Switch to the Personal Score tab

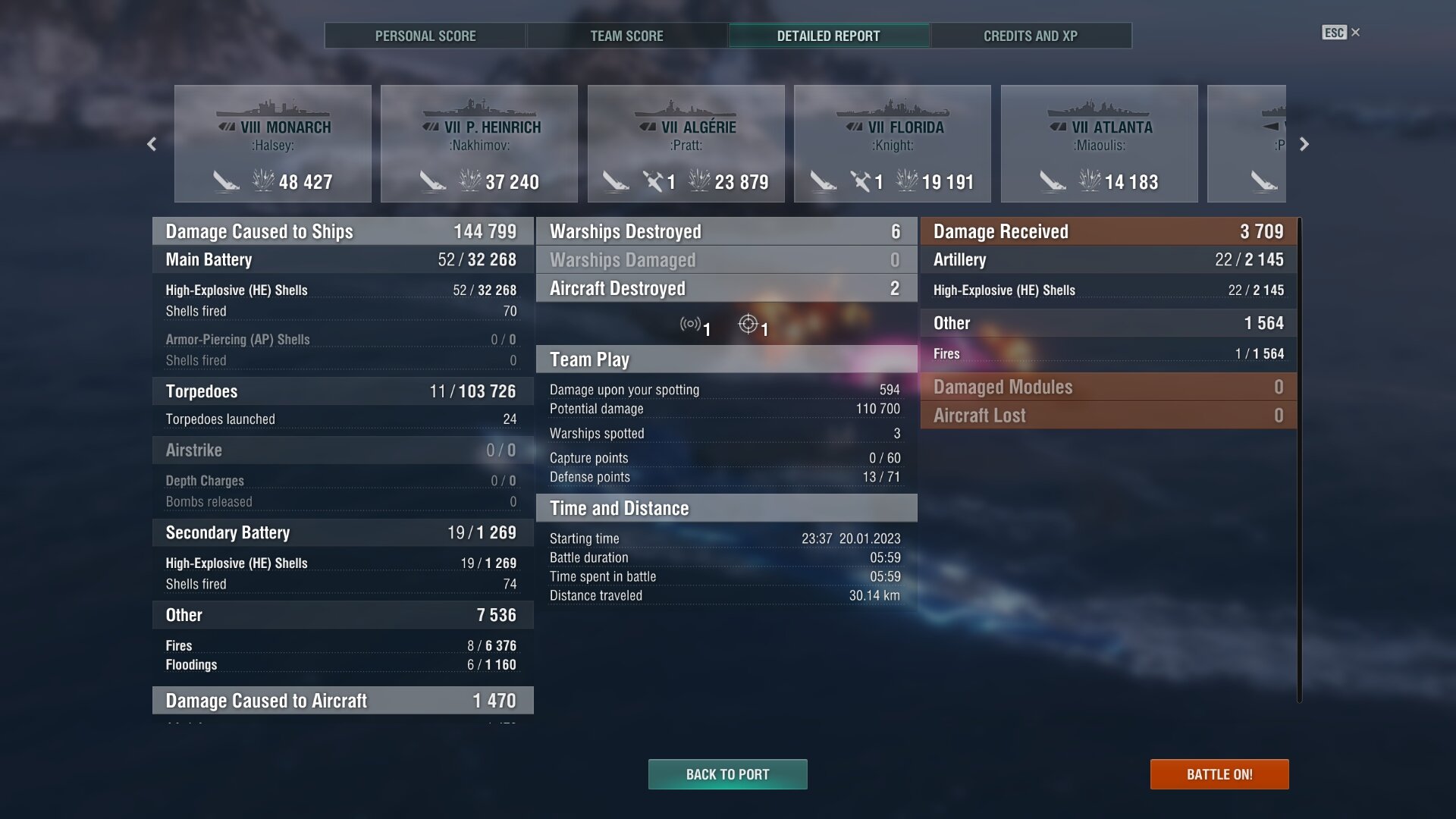(425, 36)
